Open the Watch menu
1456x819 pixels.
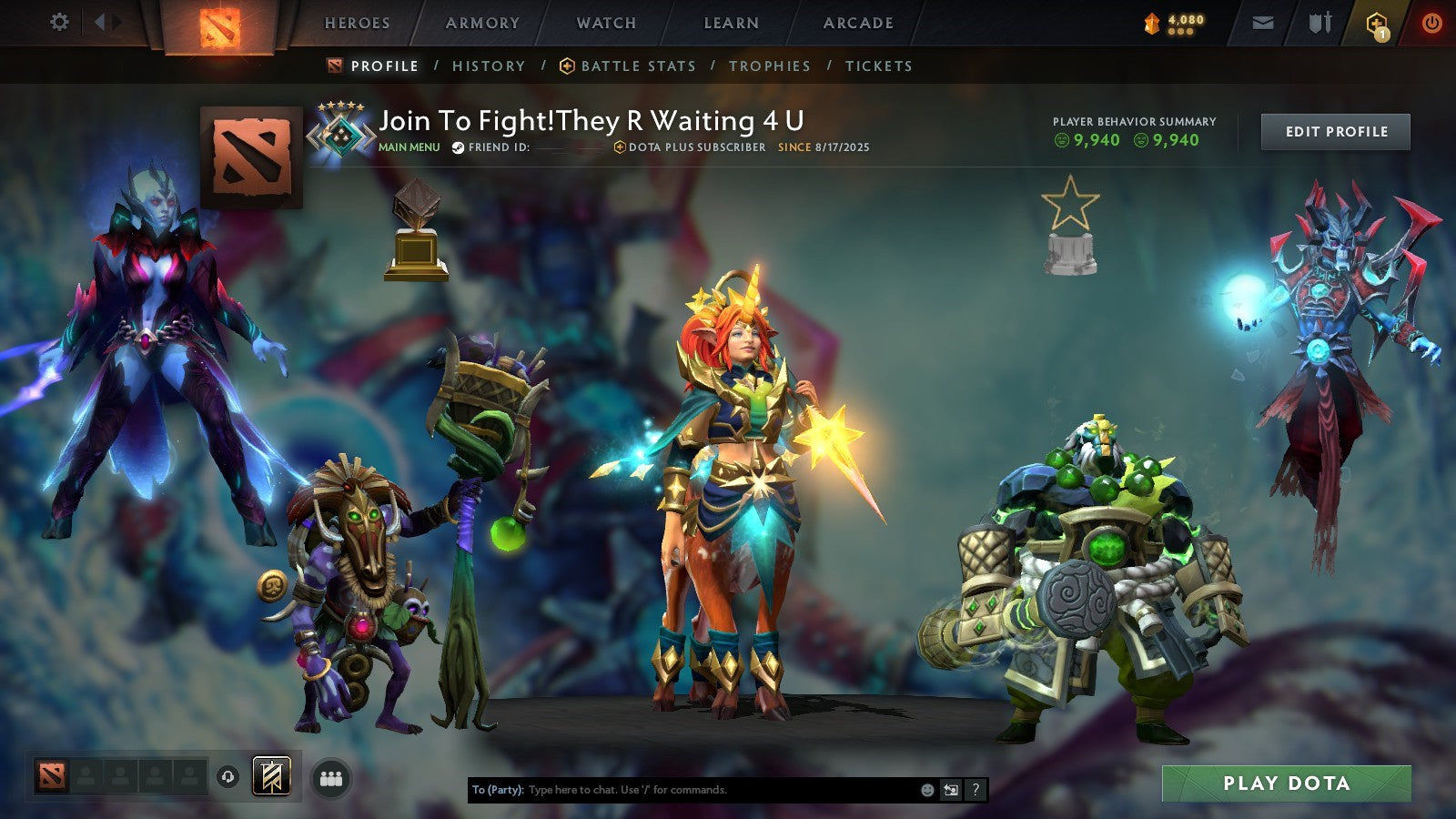[x=605, y=23]
